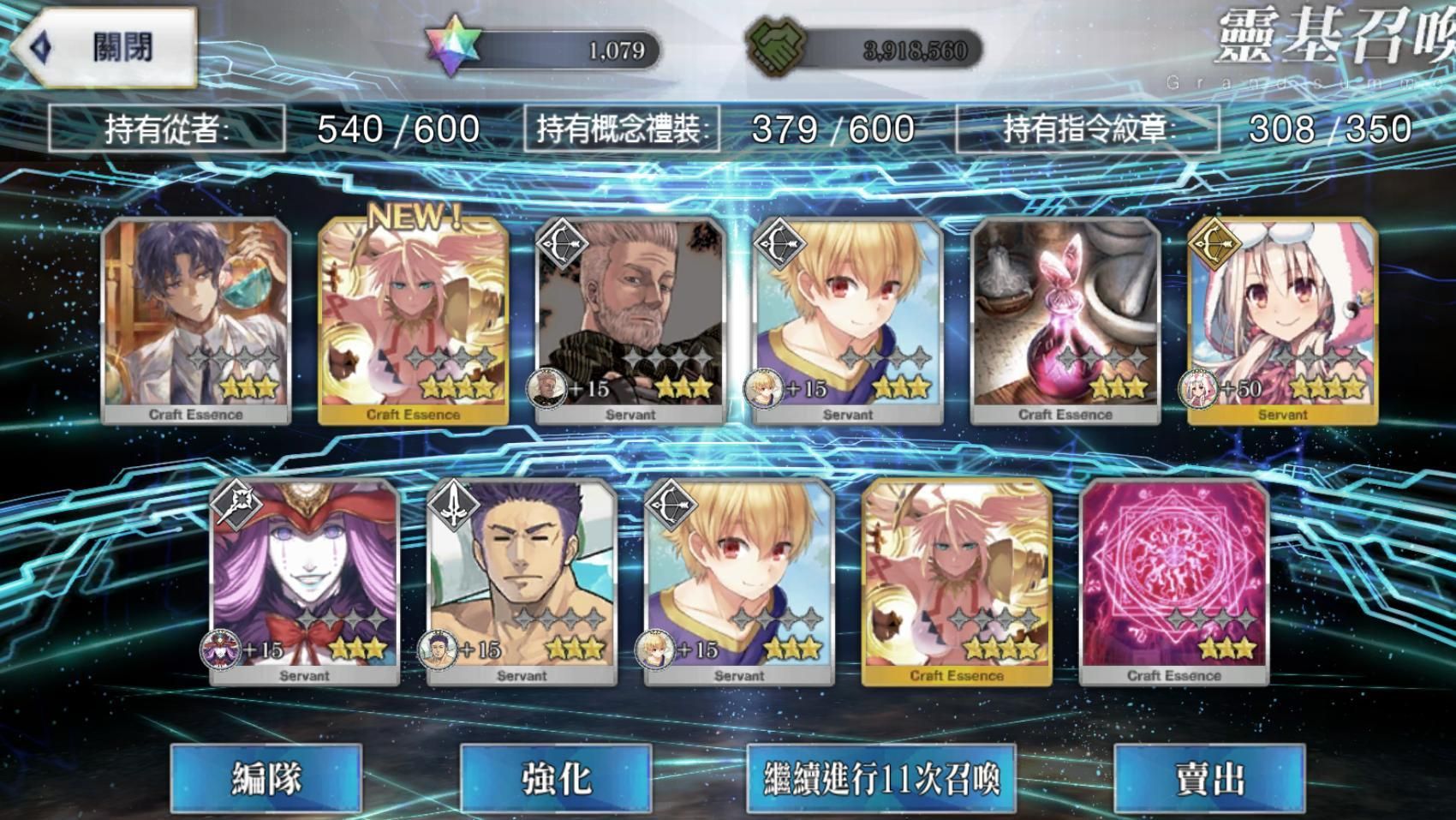
Task: Click the Saint Quartz icon beside 1,079
Action: click(448, 45)
